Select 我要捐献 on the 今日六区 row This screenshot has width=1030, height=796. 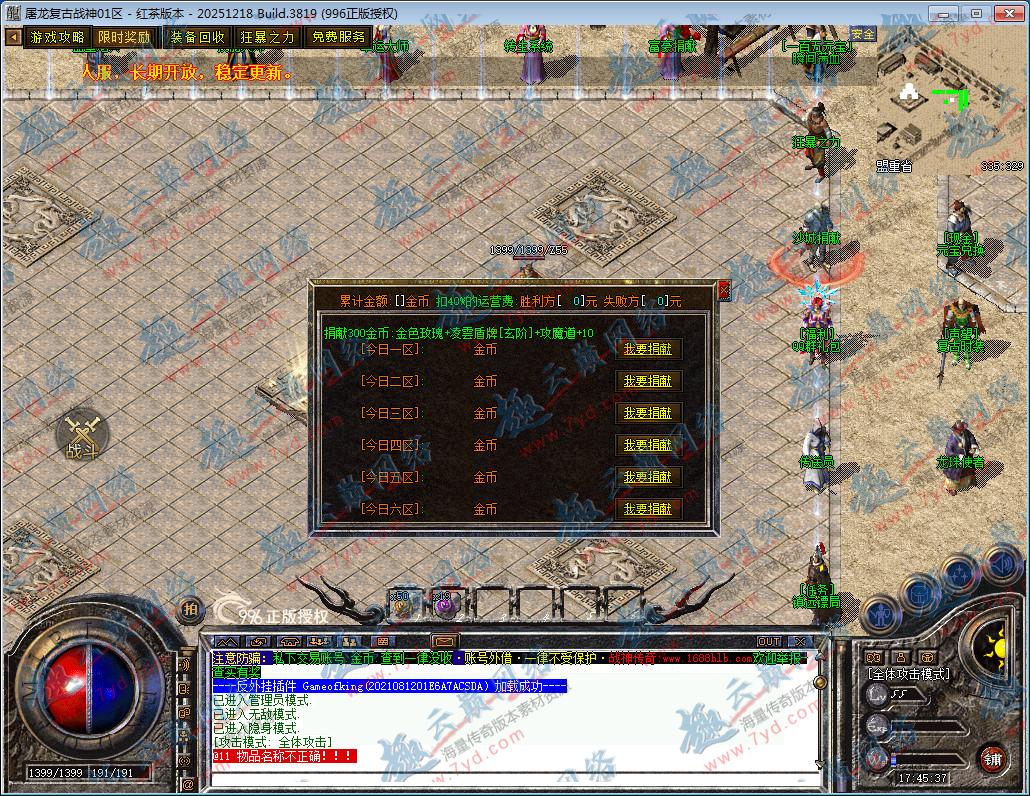647,509
